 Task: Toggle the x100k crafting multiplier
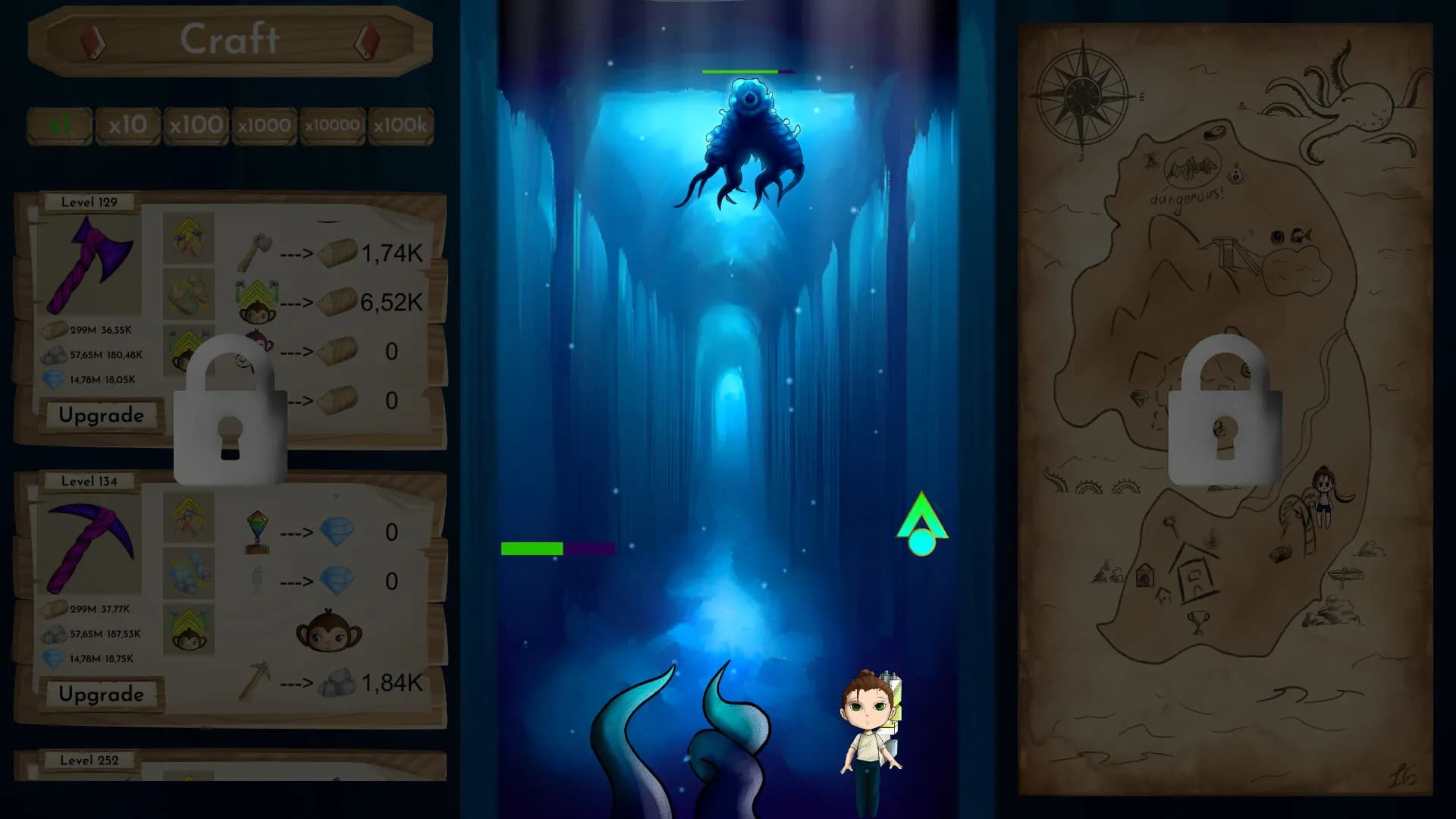[x=400, y=125]
